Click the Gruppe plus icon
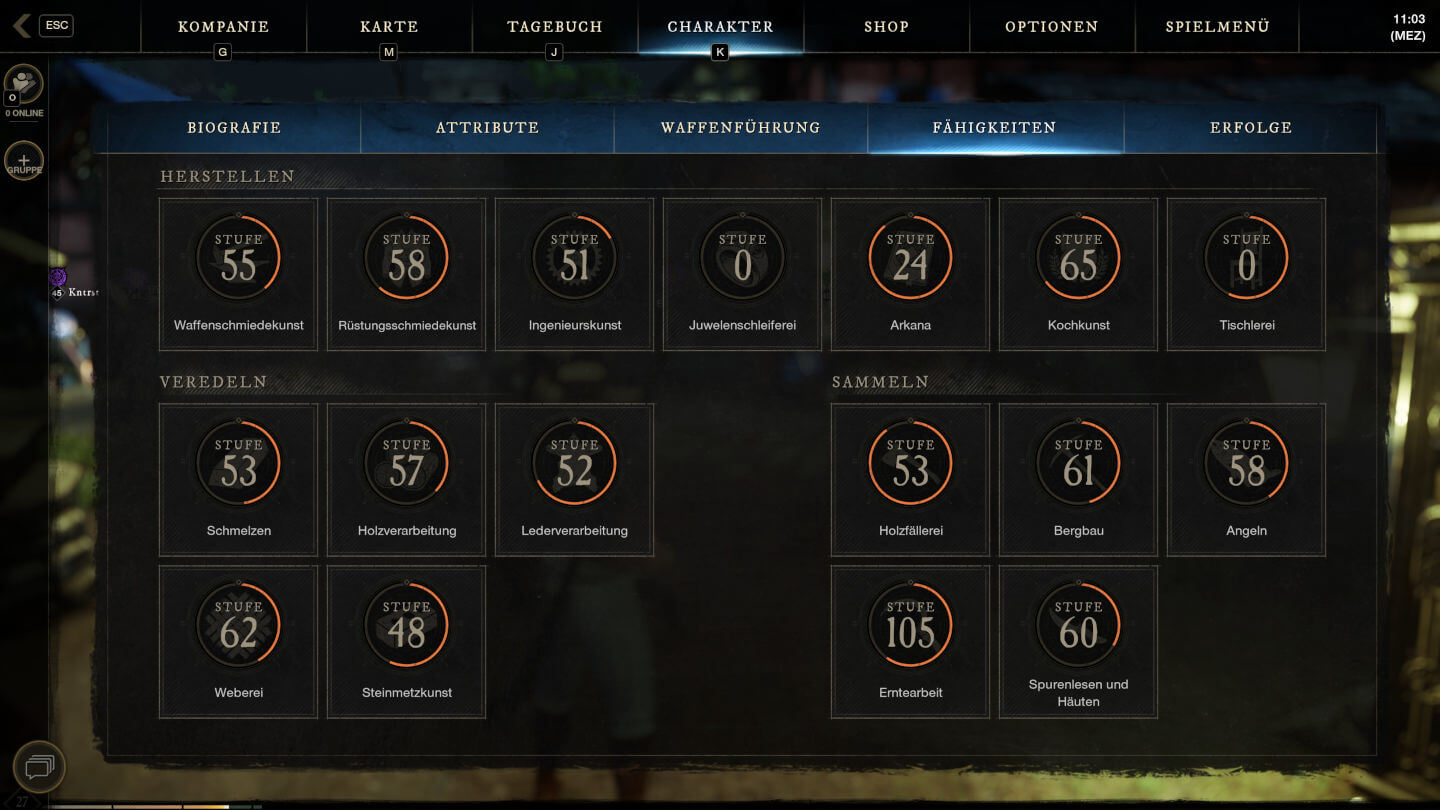Image resolution: width=1440 pixels, height=810 pixels. click(x=24, y=161)
